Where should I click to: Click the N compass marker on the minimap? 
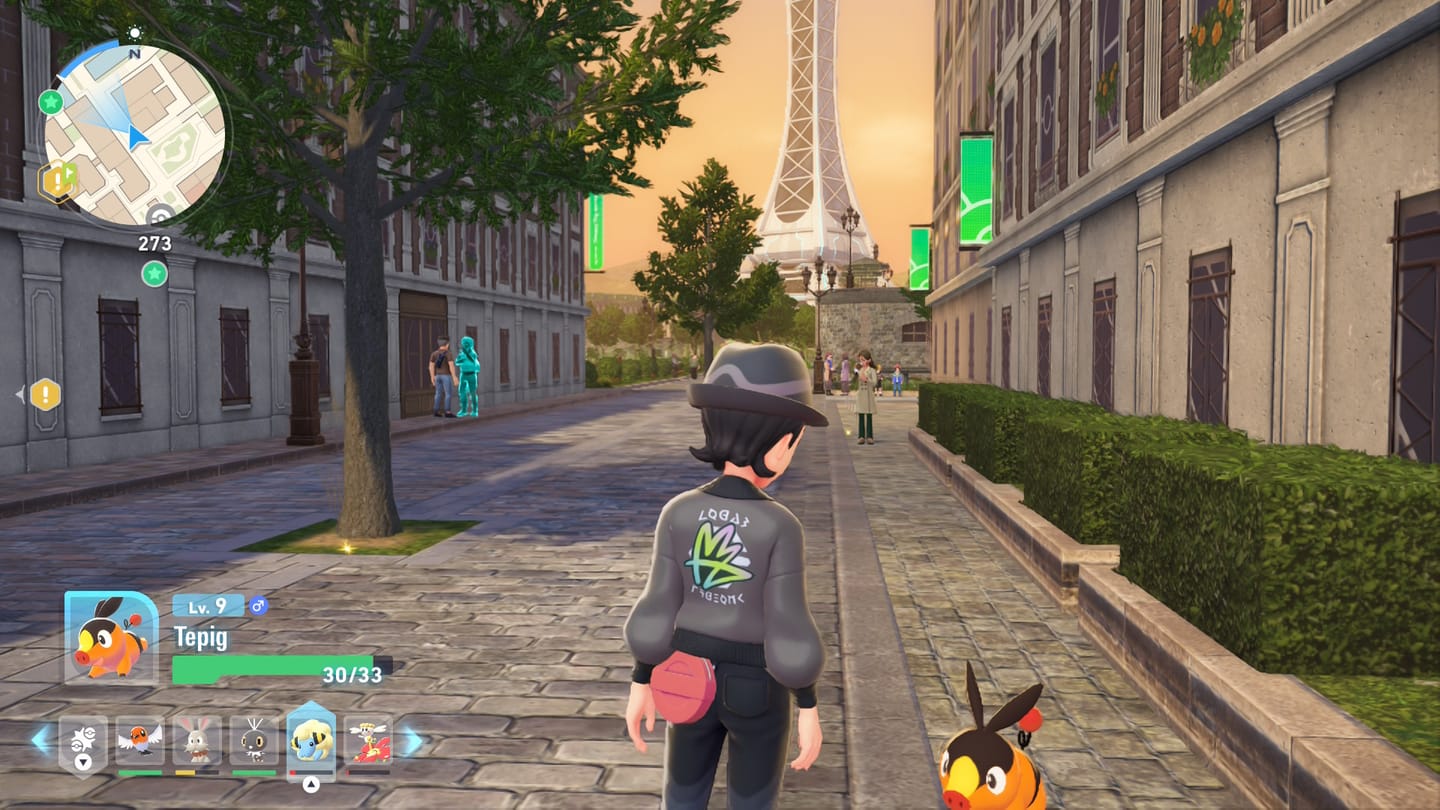click(135, 54)
